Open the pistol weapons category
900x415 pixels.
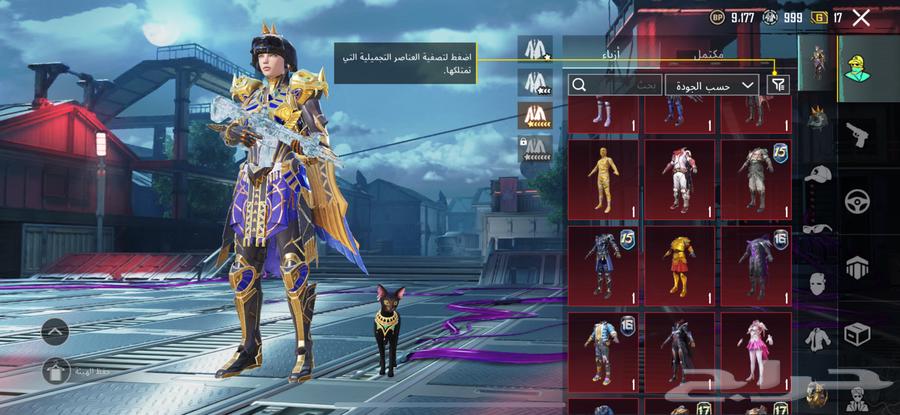click(857, 135)
